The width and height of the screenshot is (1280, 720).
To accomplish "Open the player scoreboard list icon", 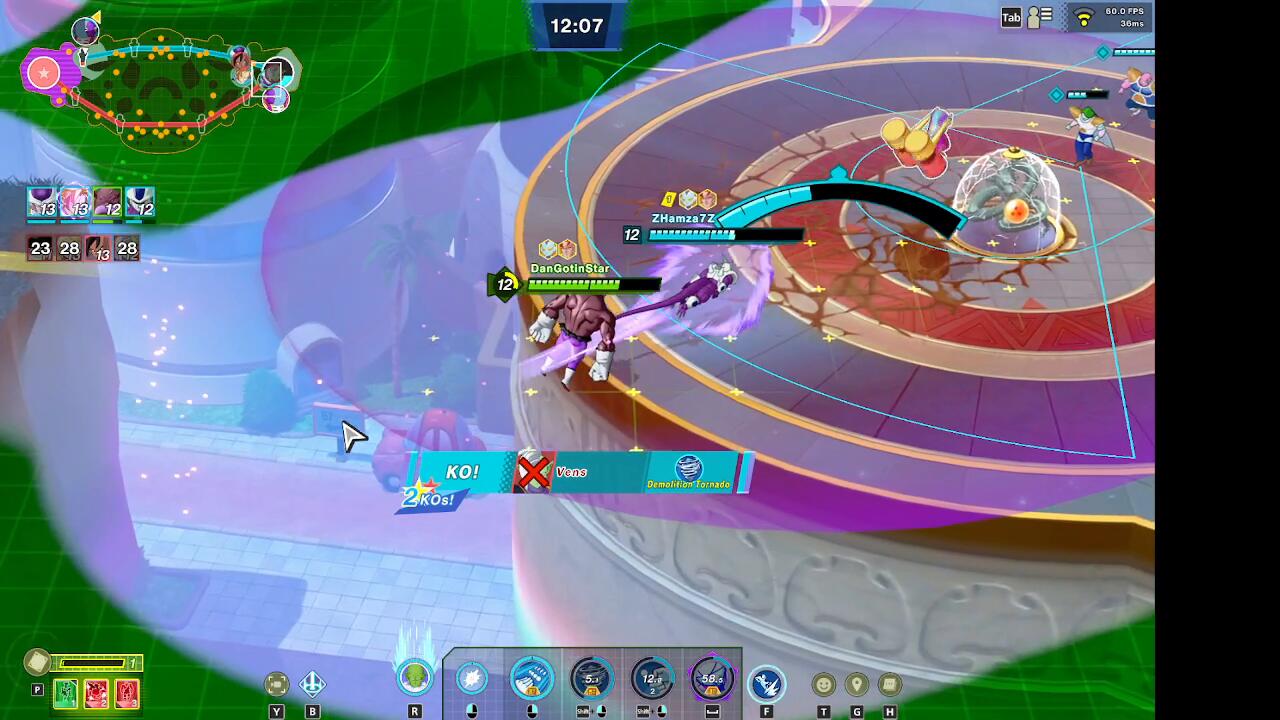I will coord(1040,17).
